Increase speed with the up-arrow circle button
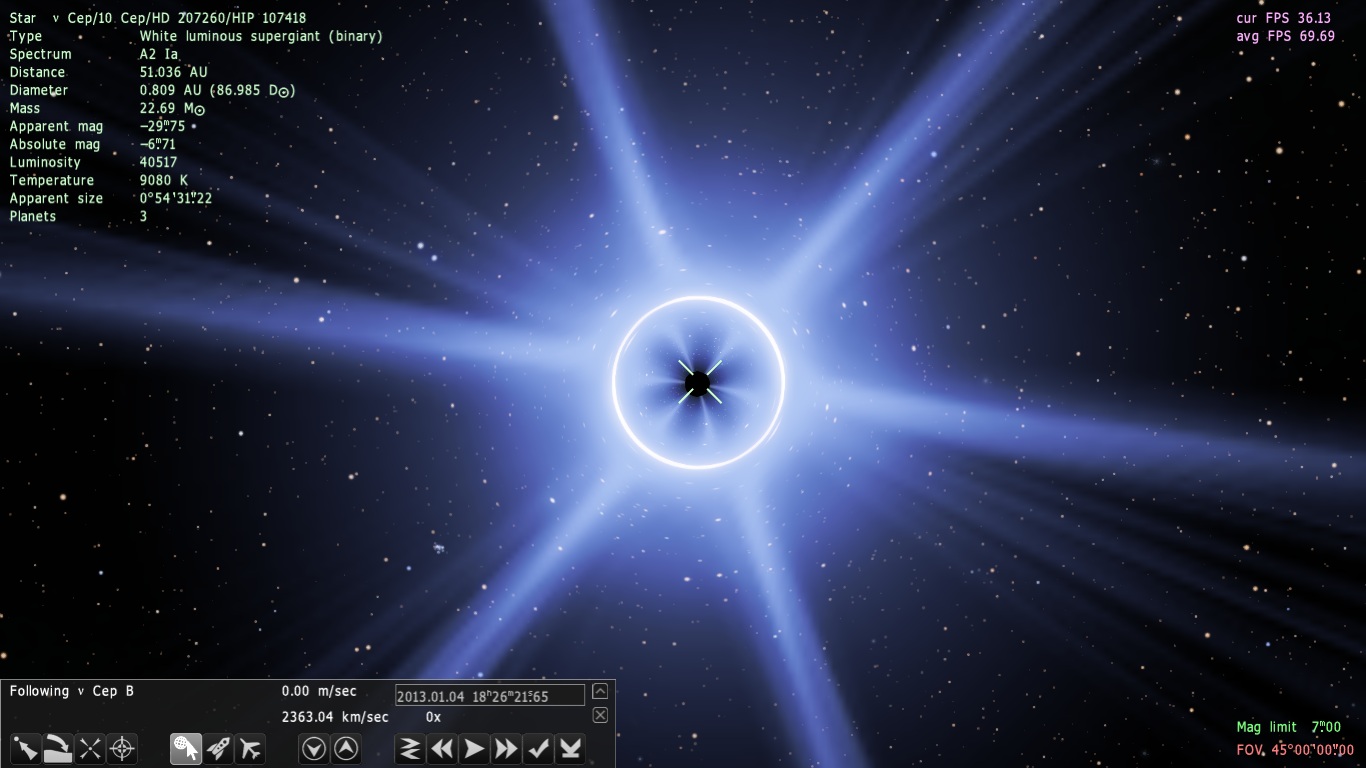Viewport: 1366px width, 768px height. [346, 748]
